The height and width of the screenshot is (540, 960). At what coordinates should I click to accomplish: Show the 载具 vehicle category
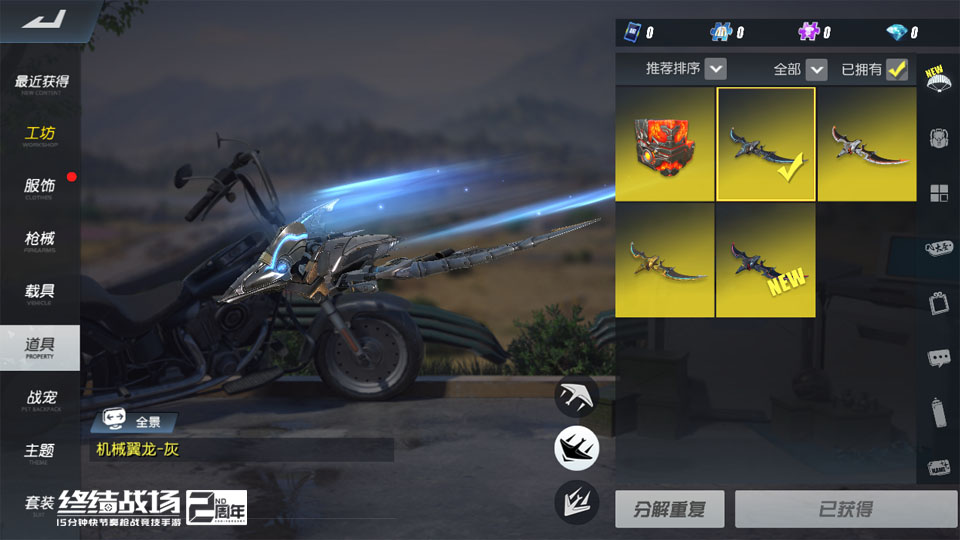tap(40, 292)
